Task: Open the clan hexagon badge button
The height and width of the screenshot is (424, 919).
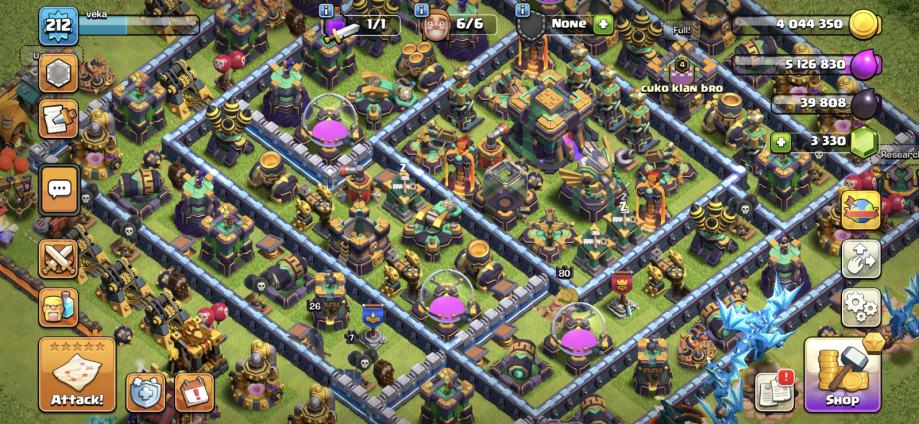Action: (x=59, y=74)
